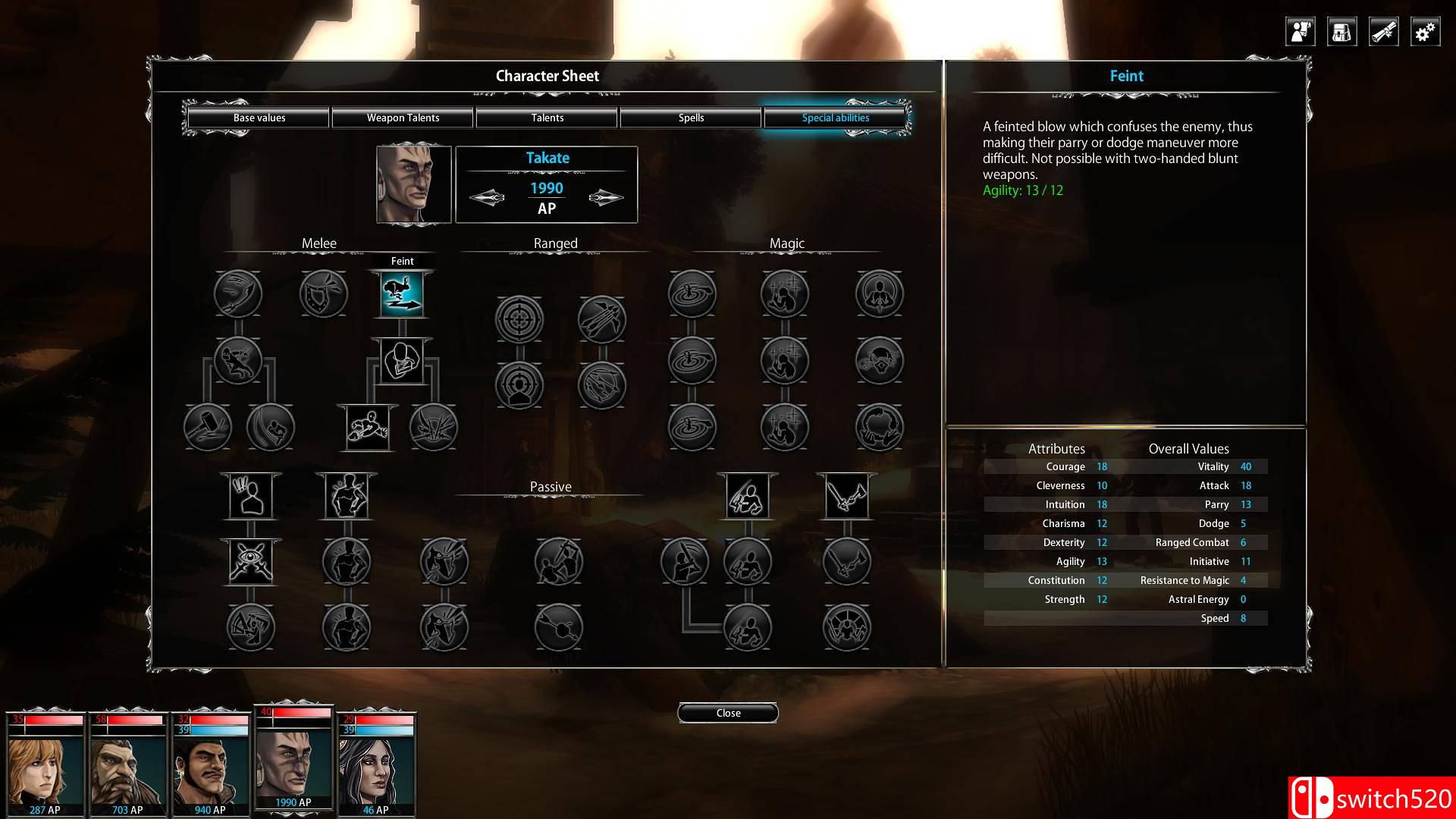The height and width of the screenshot is (819, 1456).
Task: Choose the crosshair target ranged ability
Action: pos(519,319)
